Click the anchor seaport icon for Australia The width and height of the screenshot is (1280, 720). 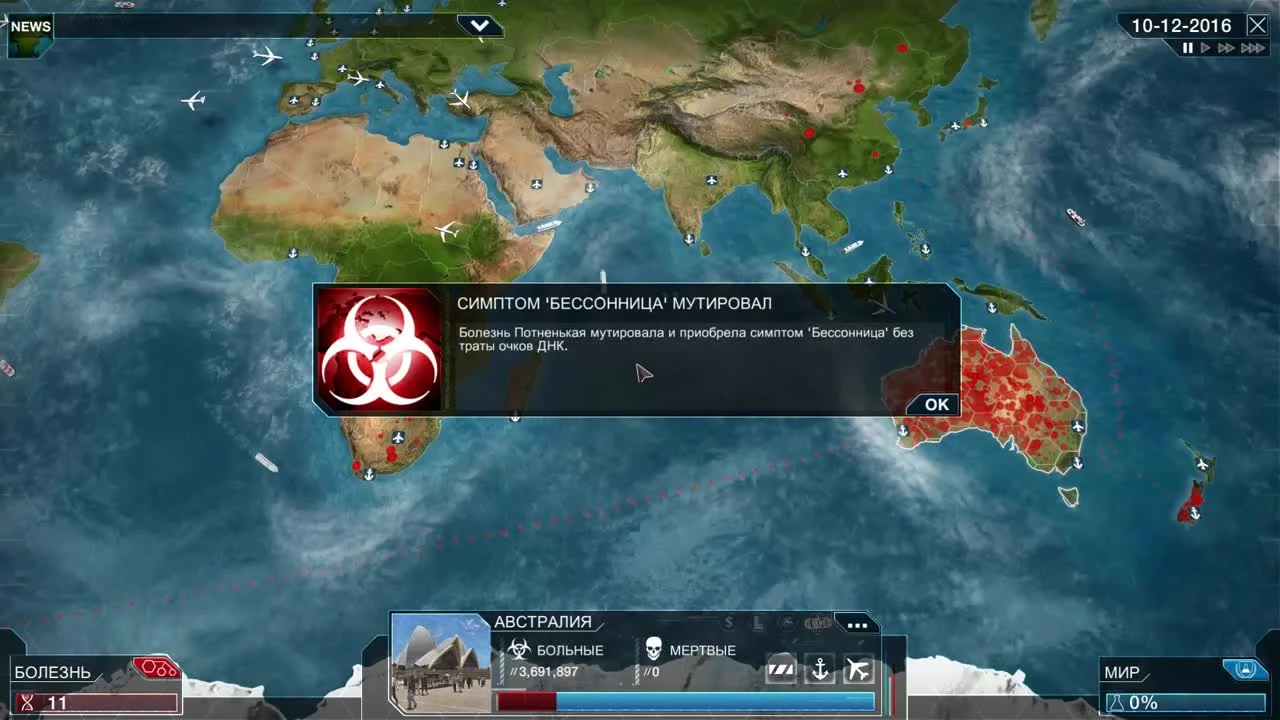820,670
